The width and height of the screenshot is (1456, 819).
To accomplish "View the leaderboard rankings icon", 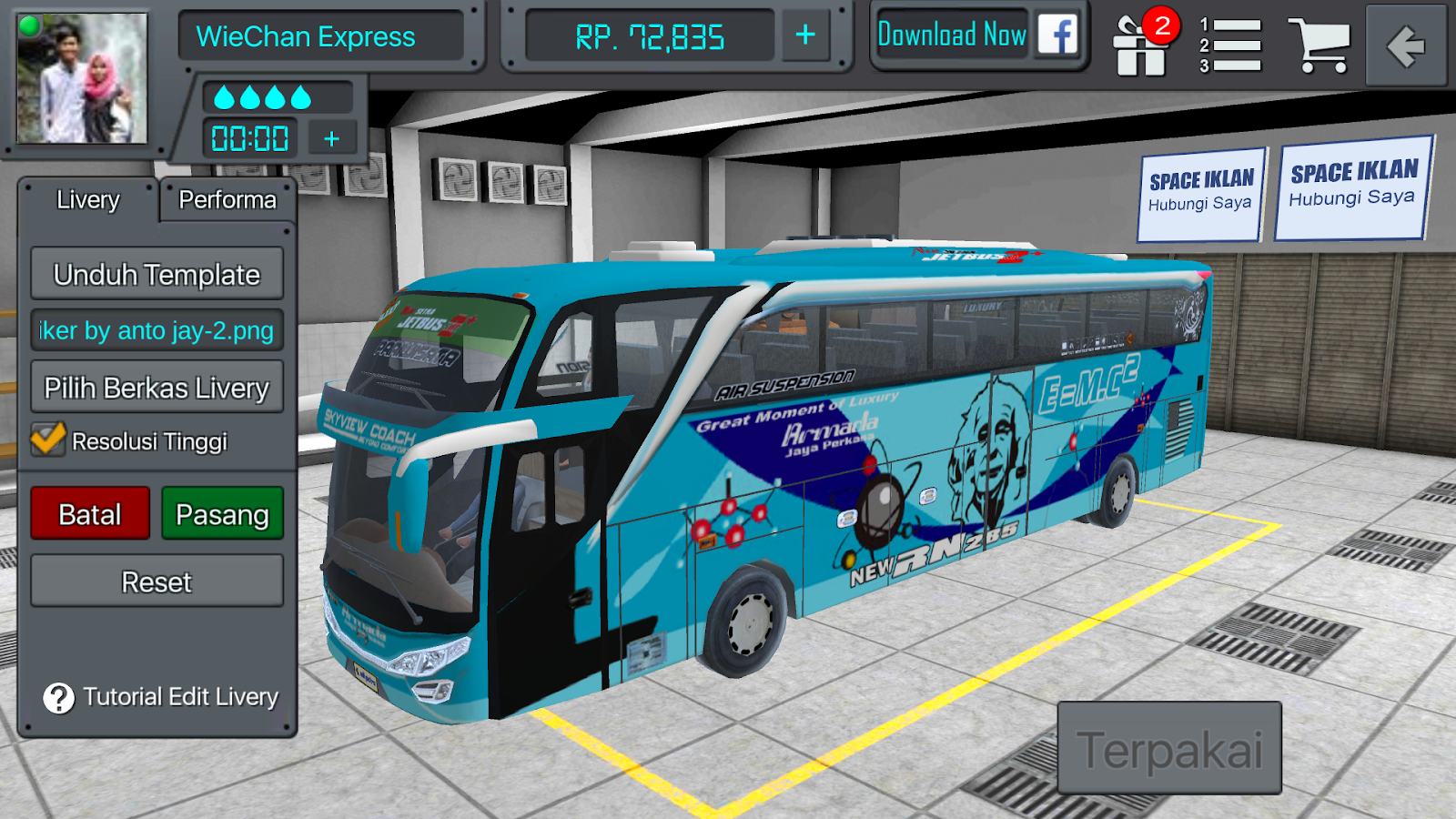I will (1229, 45).
